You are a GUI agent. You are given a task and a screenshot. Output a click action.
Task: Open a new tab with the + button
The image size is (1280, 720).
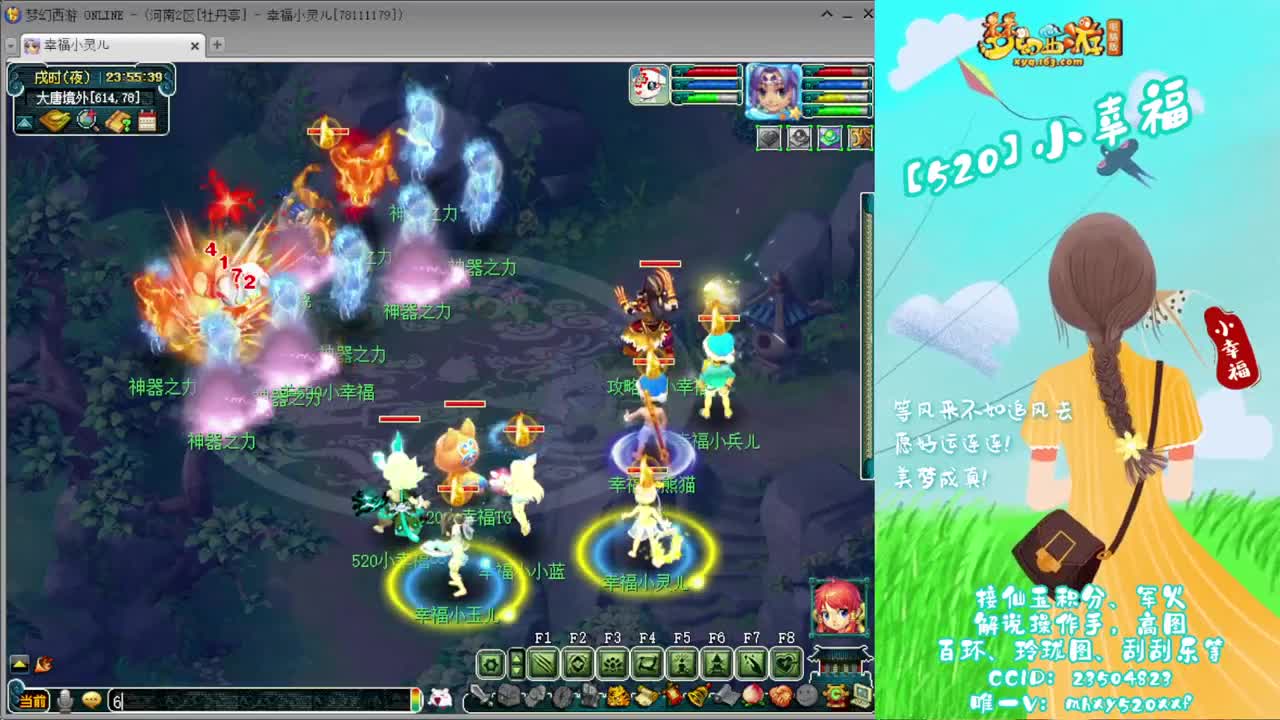(x=218, y=45)
